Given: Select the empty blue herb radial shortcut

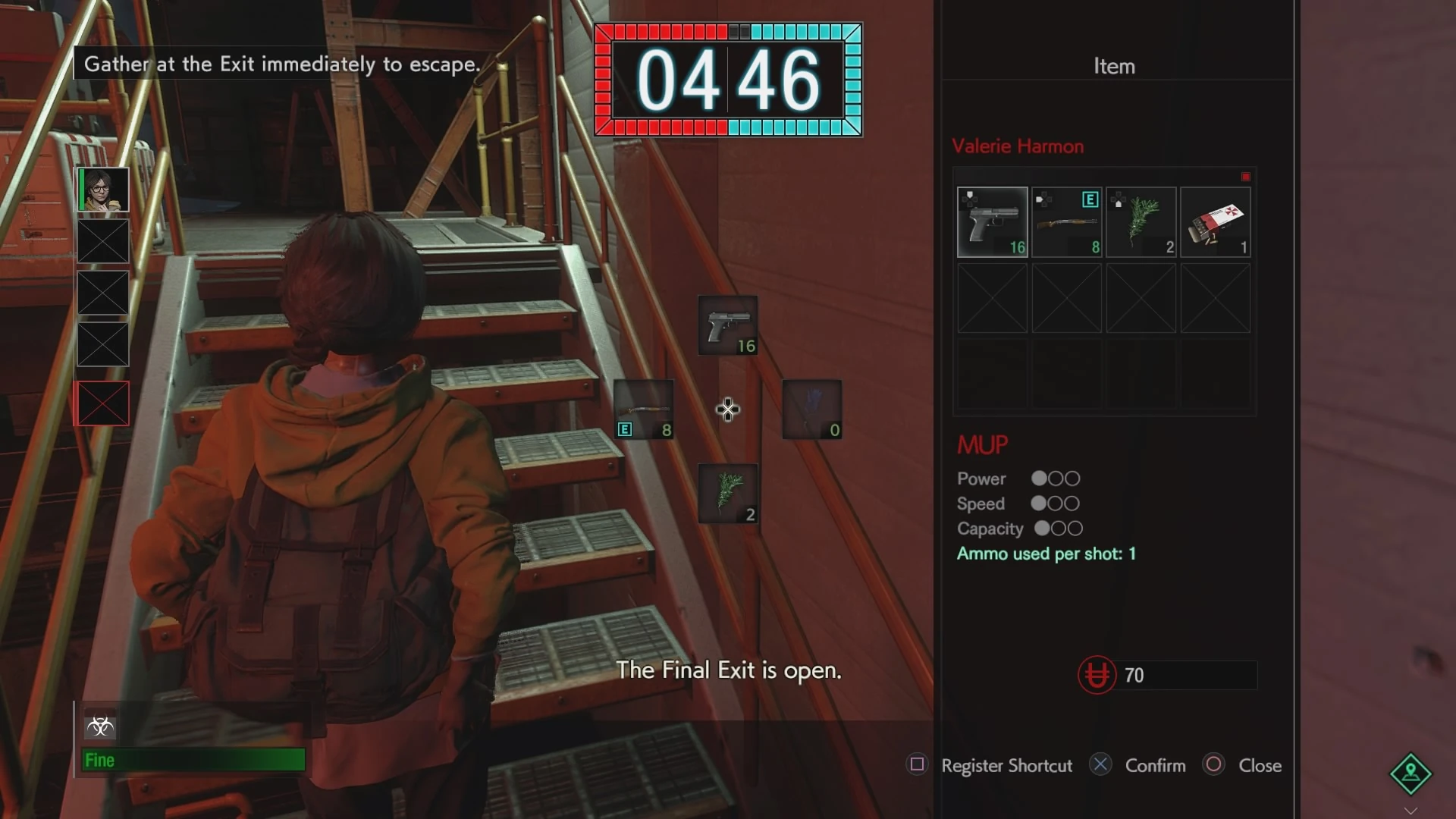Looking at the screenshot, I should (x=811, y=409).
